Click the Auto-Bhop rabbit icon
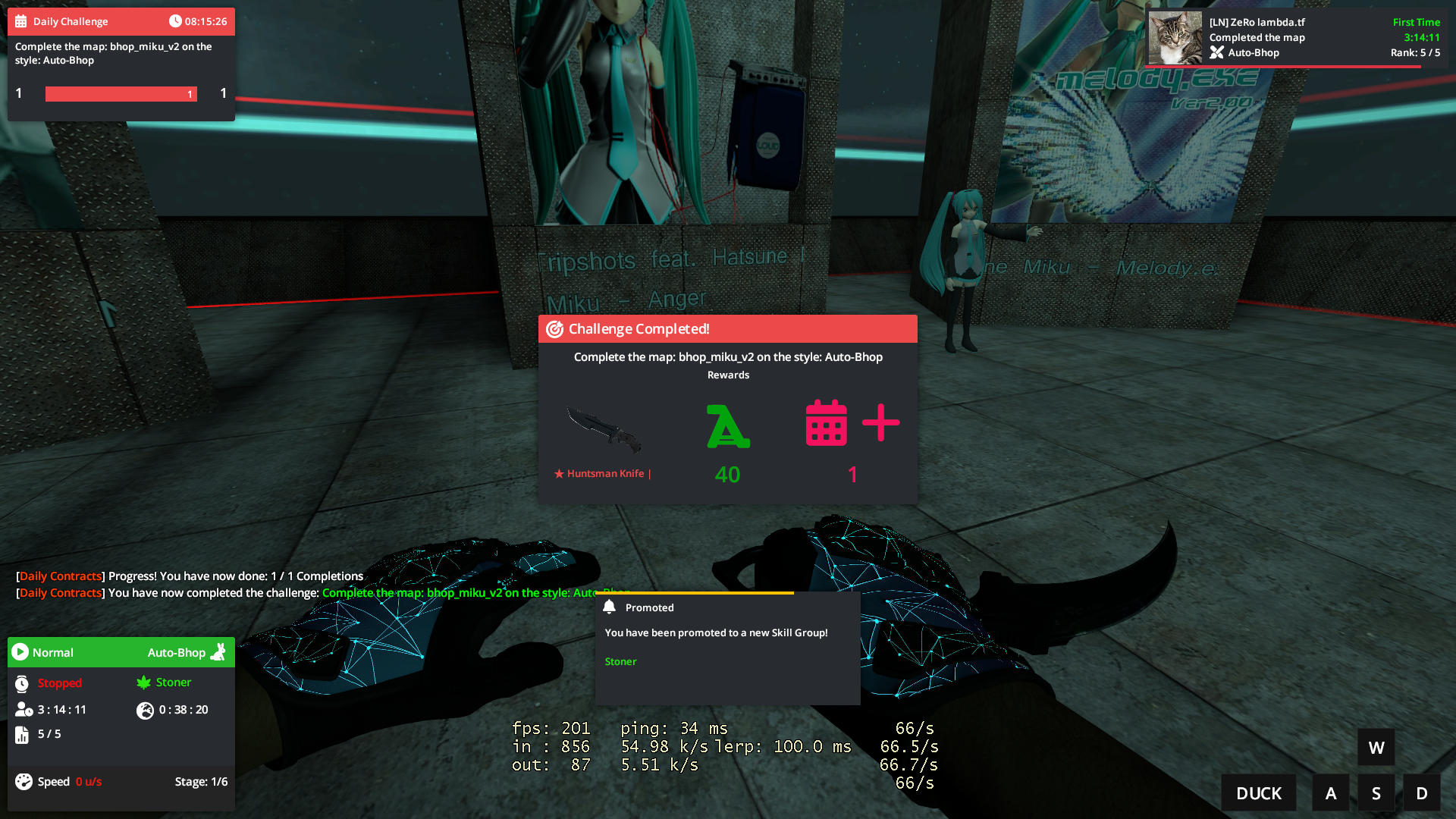Image resolution: width=1456 pixels, height=819 pixels. [218, 652]
